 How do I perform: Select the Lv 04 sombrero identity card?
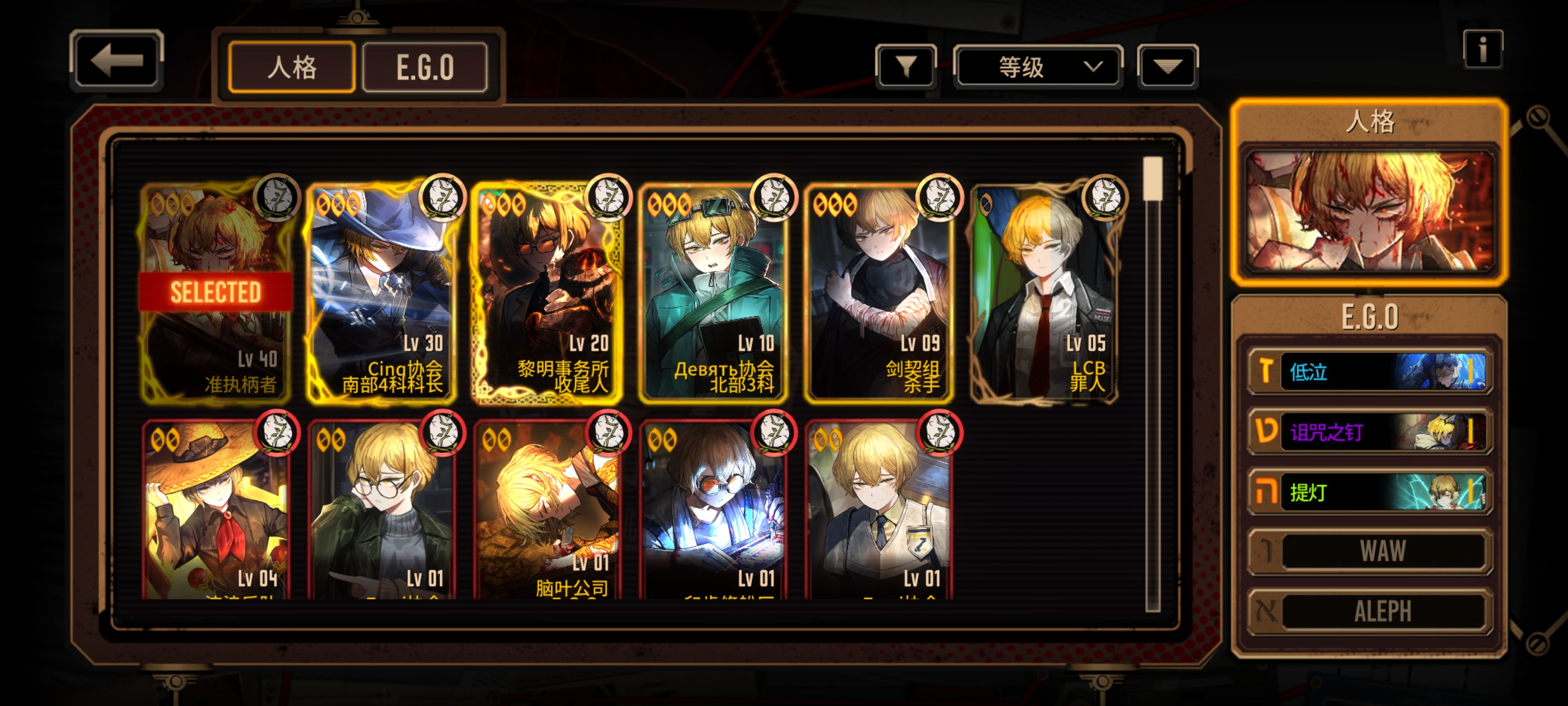coord(216,512)
